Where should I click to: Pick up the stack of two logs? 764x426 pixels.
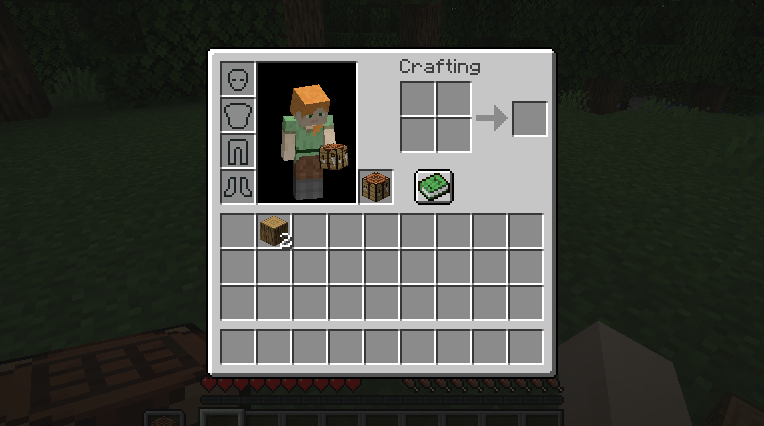coord(274,231)
